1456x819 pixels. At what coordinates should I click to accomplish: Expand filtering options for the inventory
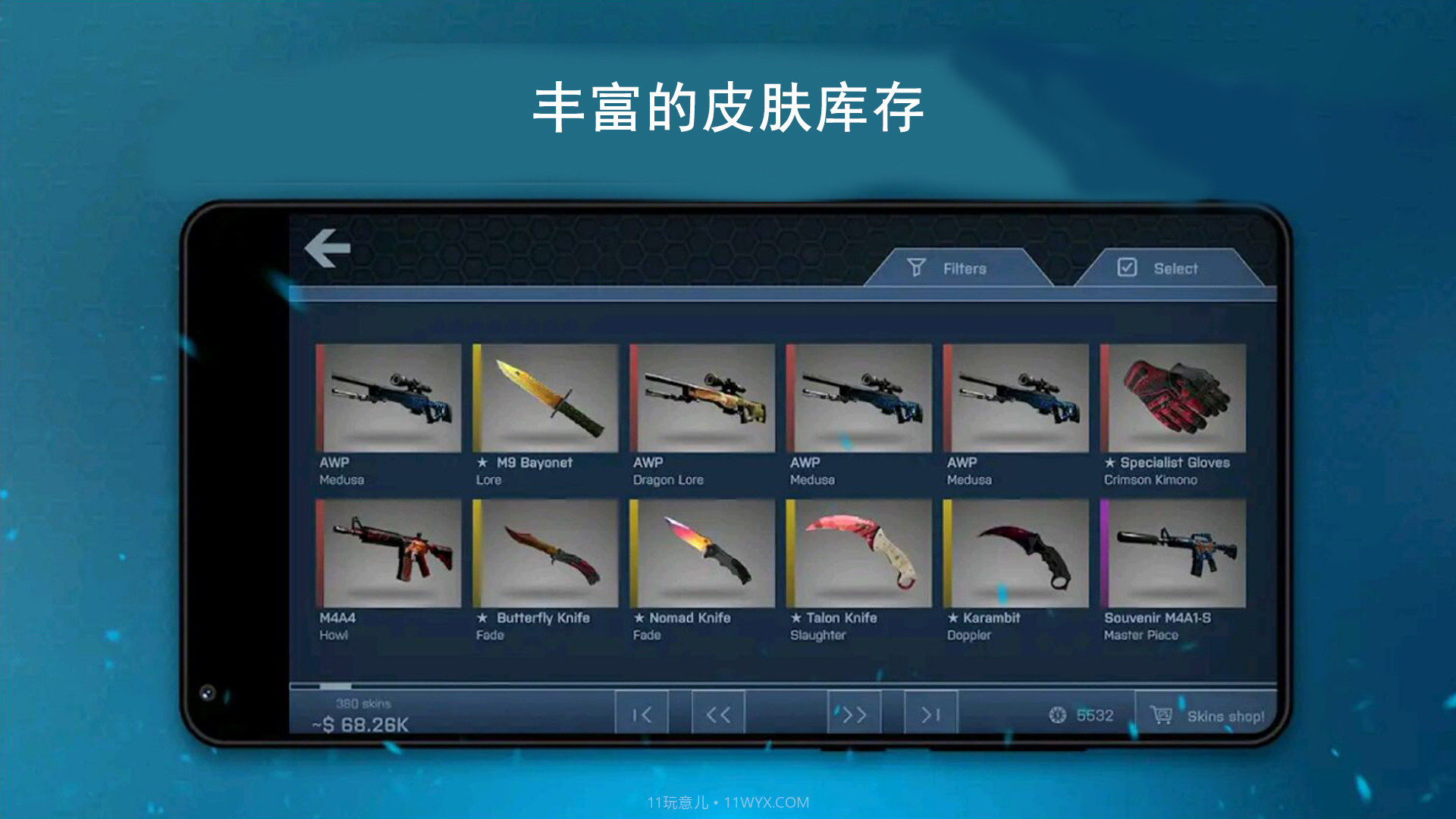click(959, 268)
